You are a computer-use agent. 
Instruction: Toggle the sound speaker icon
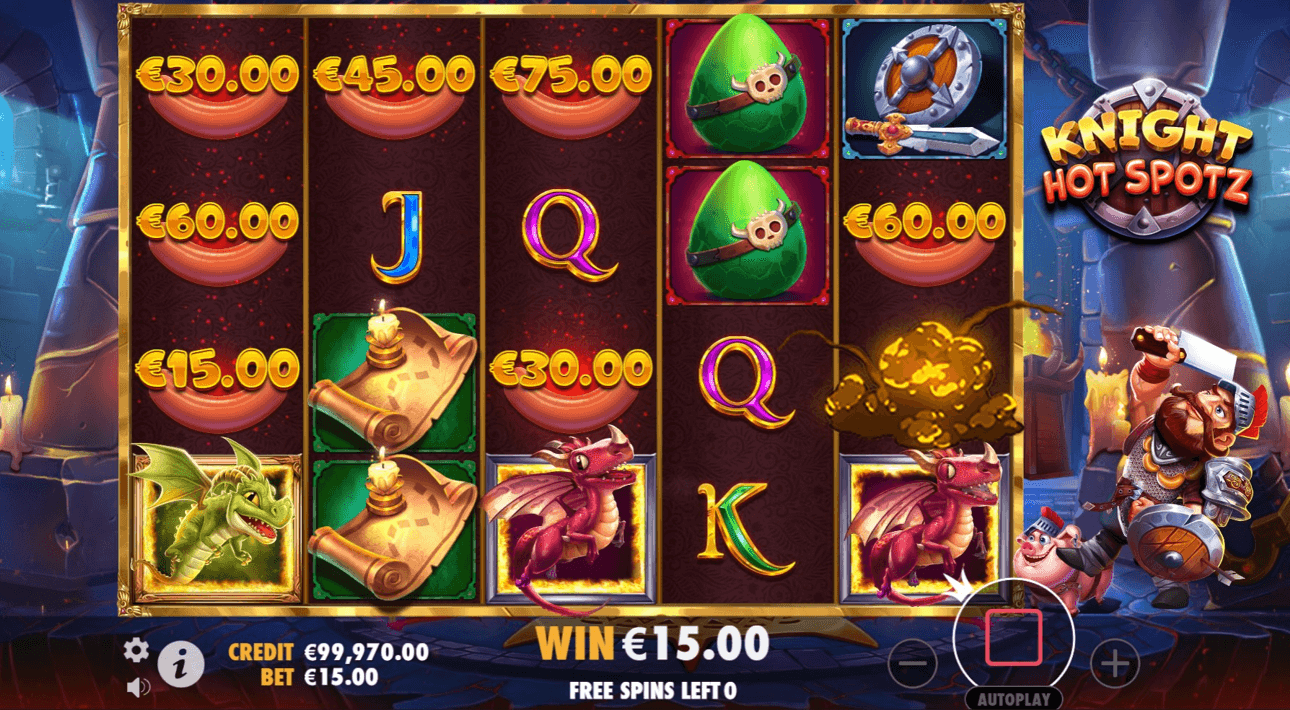coord(139,686)
